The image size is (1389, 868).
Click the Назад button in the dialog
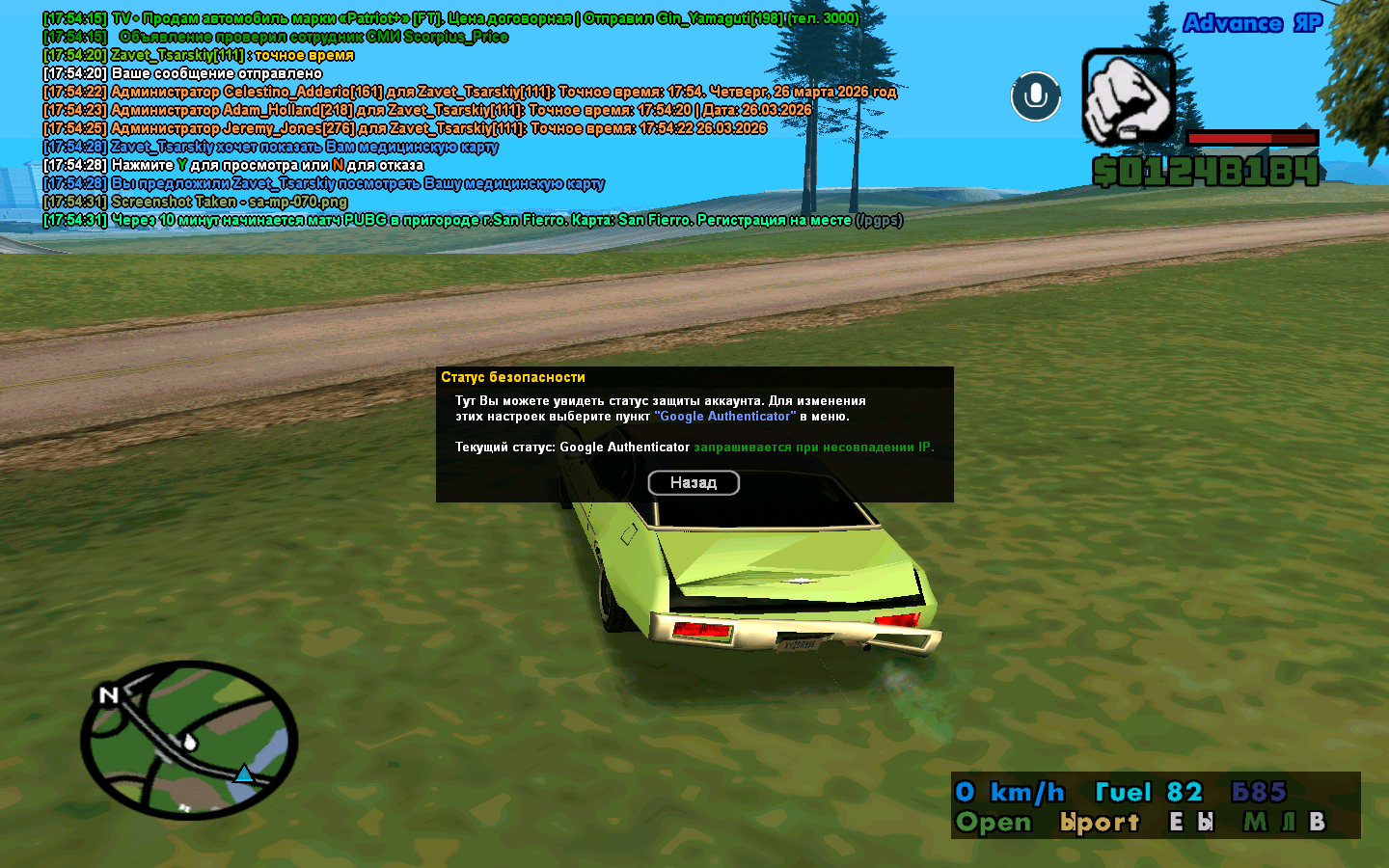(694, 482)
